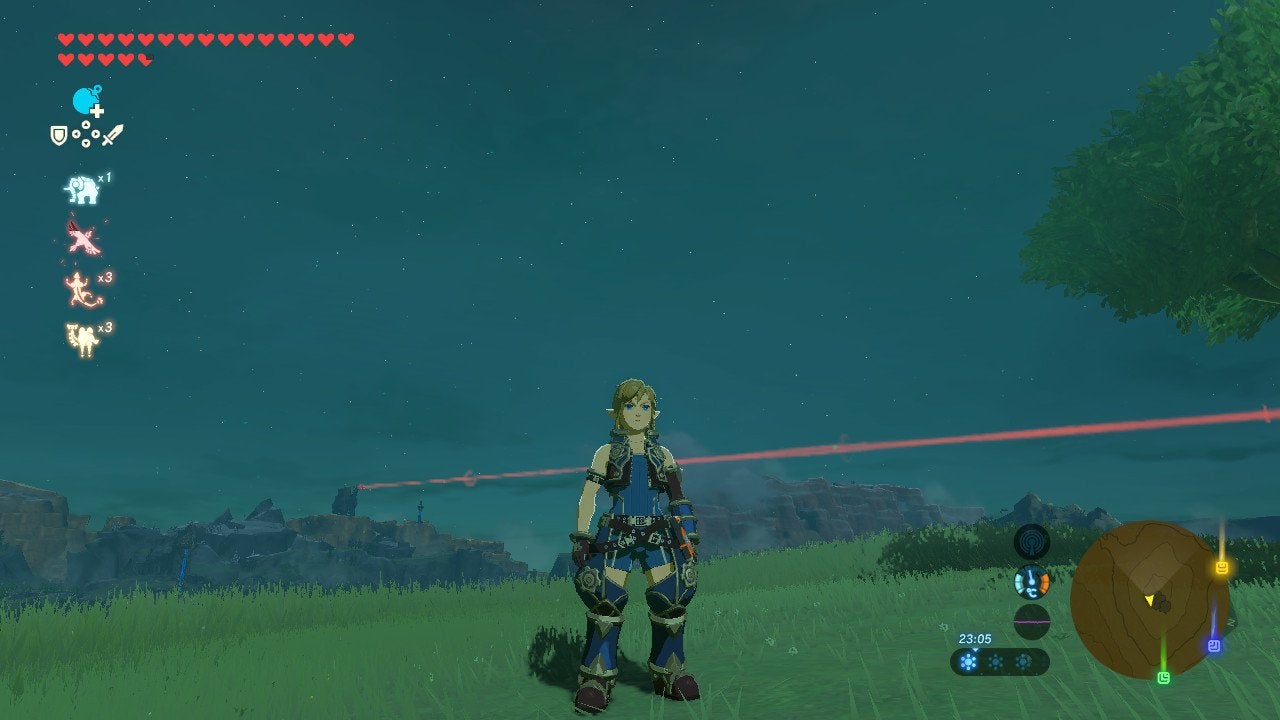Select the green stamp on the minimap

tap(1162, 678)
